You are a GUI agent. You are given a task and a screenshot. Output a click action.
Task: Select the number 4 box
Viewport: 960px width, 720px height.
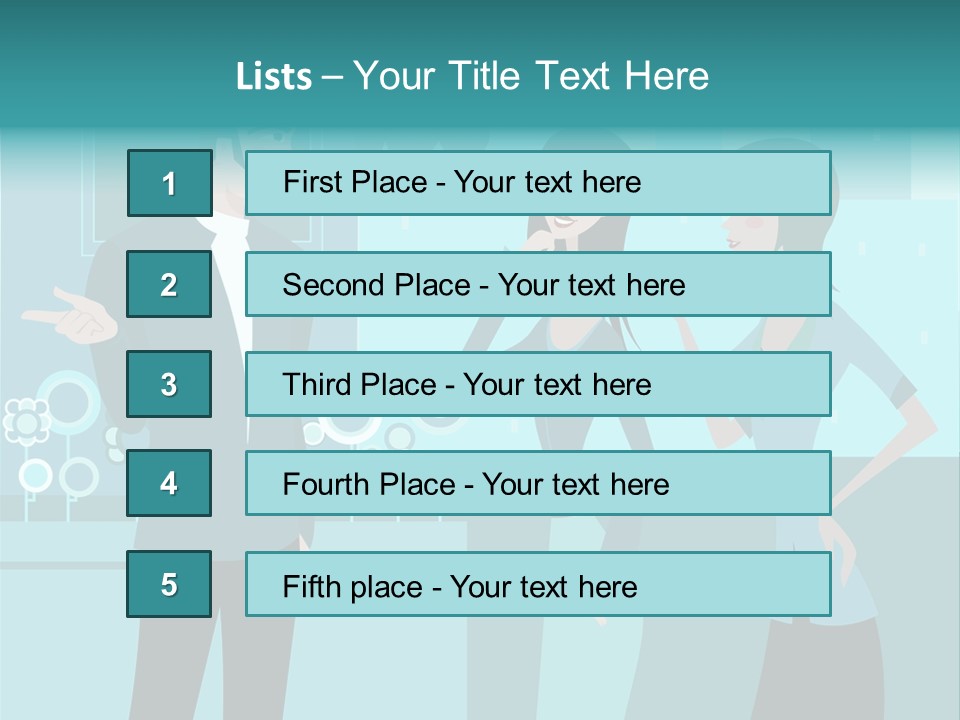[x=169, y=484]
